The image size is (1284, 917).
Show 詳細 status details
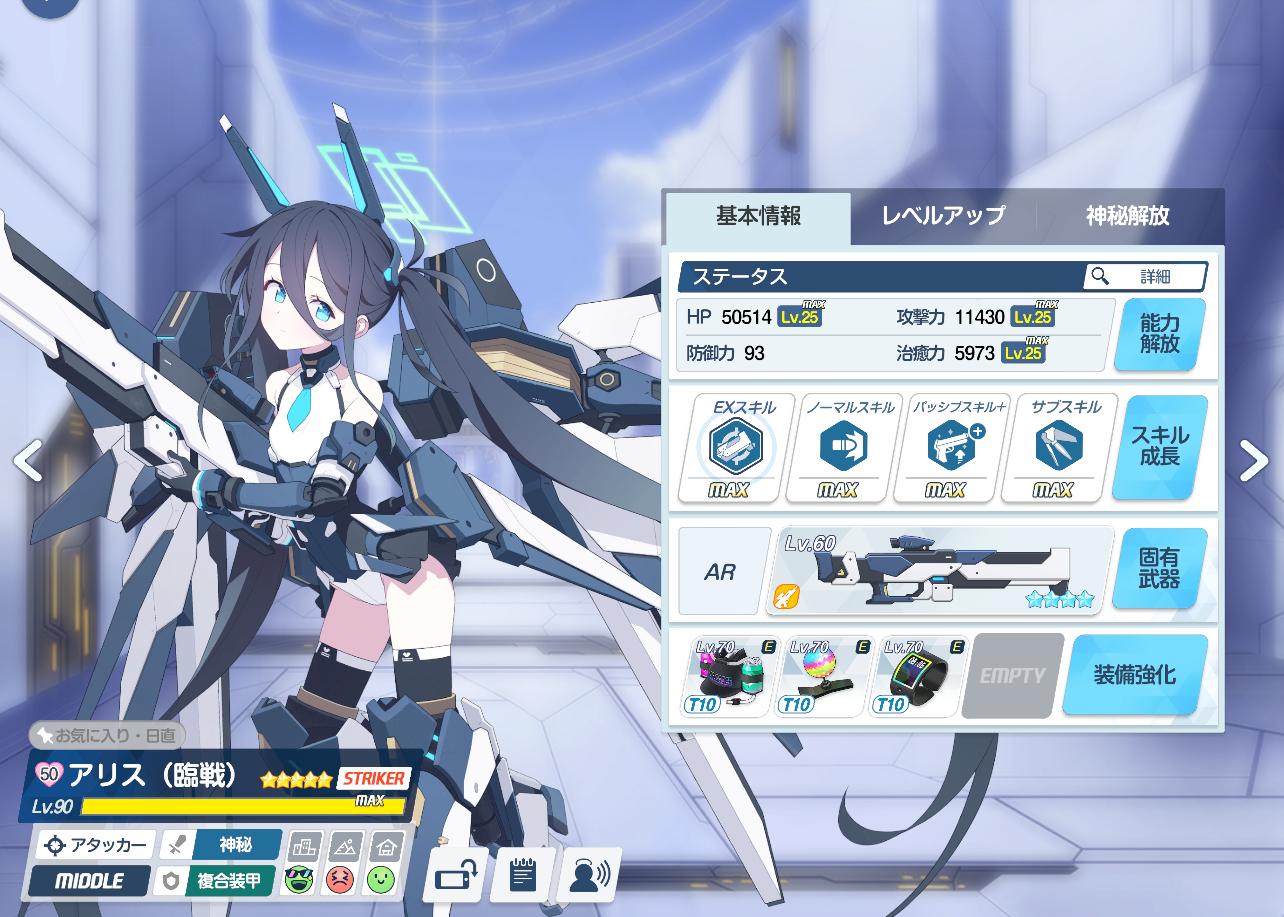[x=1145, y=276]
